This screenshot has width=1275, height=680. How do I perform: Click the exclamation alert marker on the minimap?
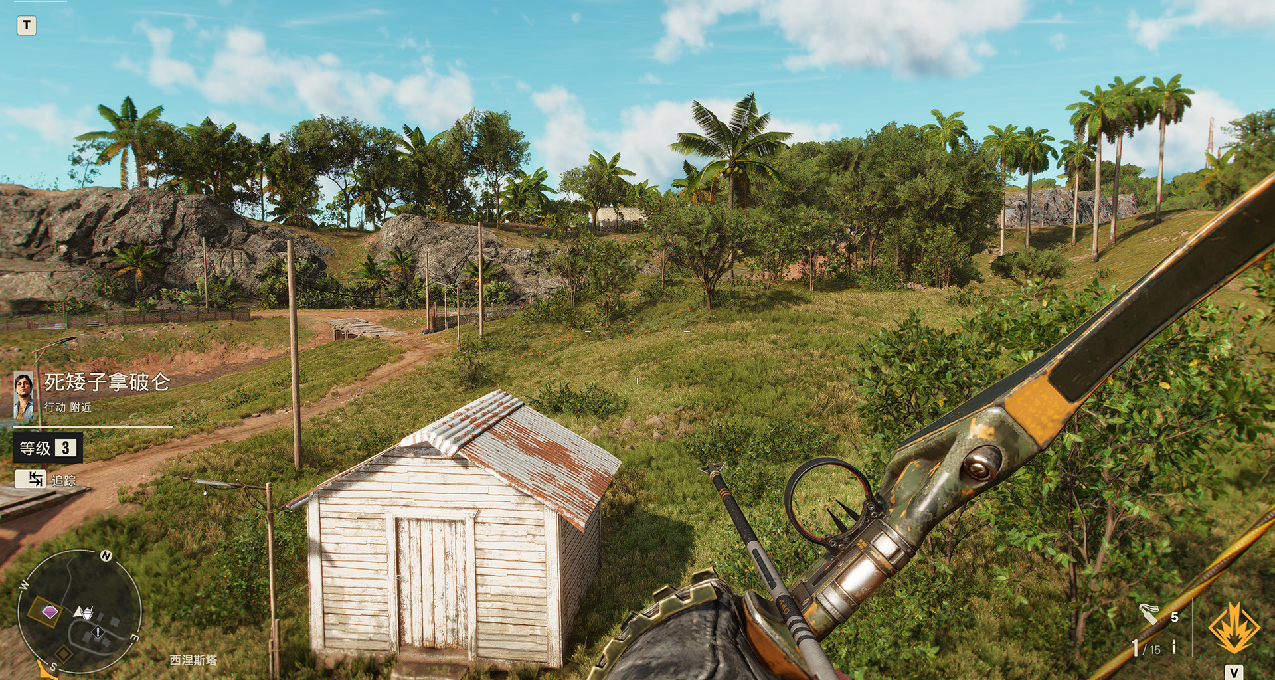[98, 633]
